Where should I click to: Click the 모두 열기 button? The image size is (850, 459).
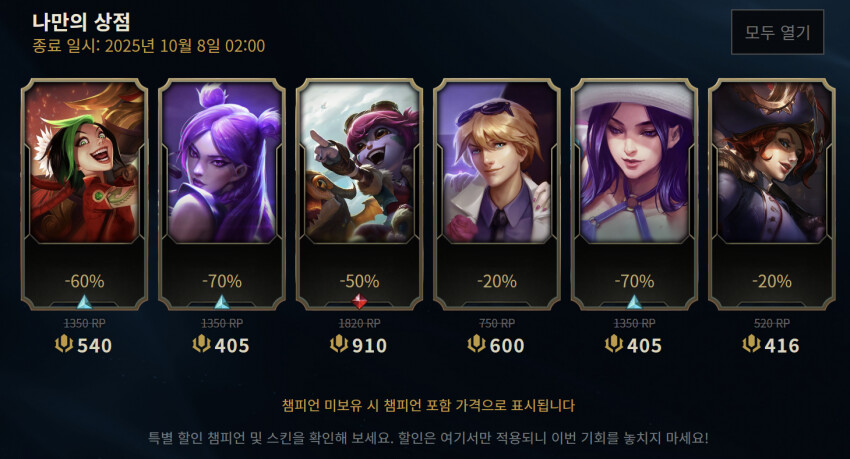coord(777,32)
